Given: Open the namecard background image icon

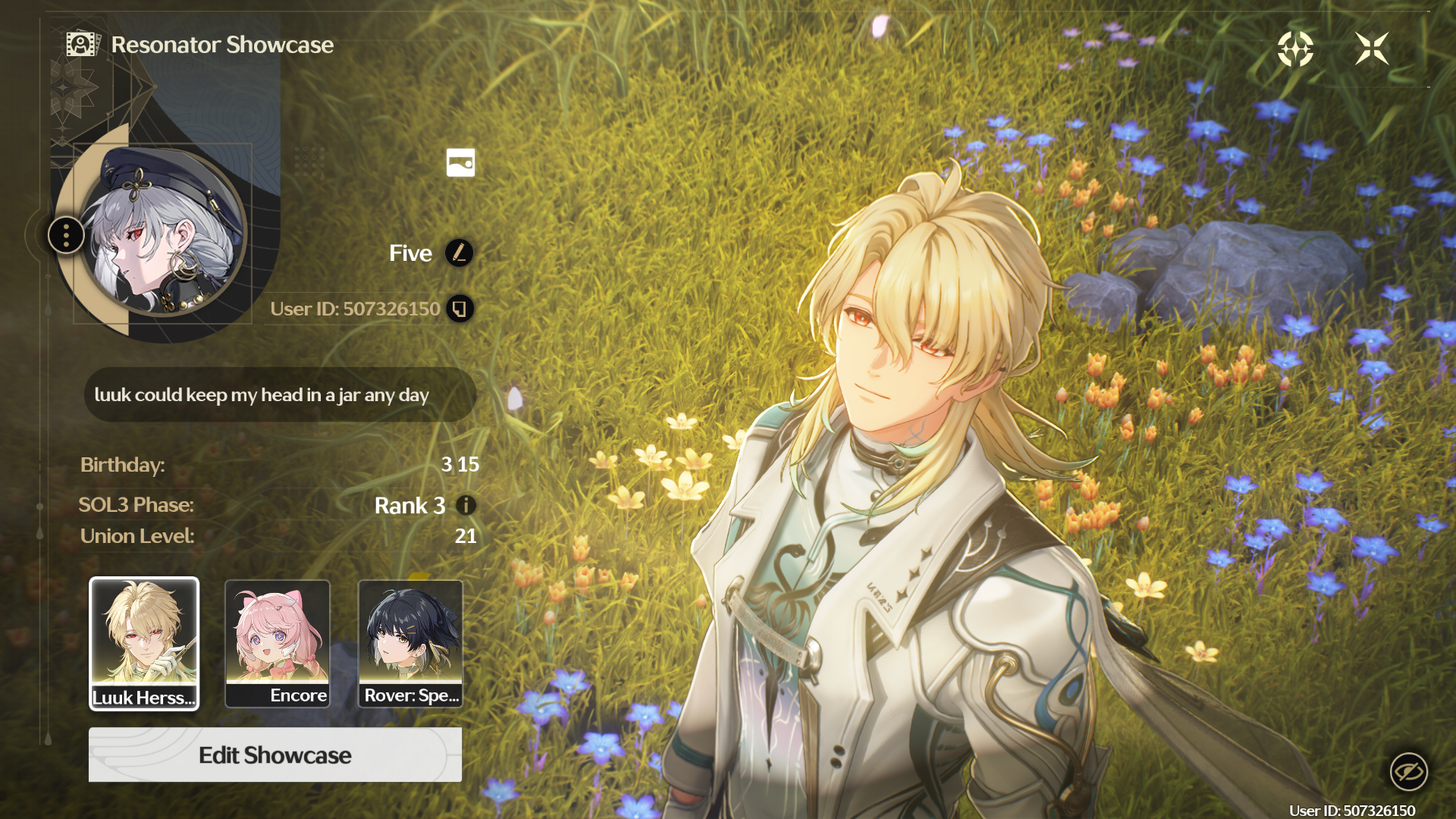Looking at the screenshot, I should [x=460, y=162].
